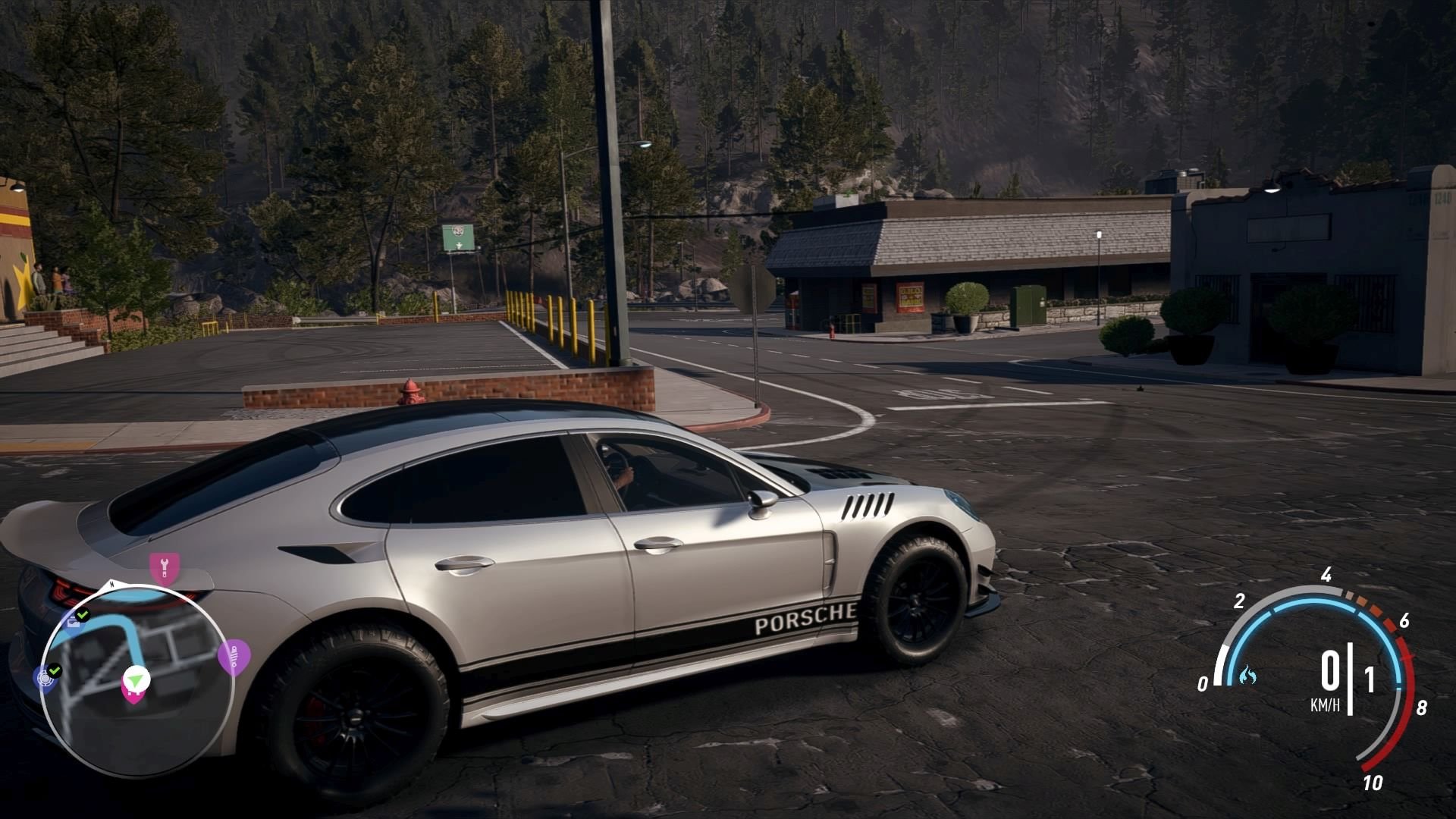This screenshot has width=1456, height=819.
Task: Toggle the green checkmark on wheel icon
Action: tap(55, 670)
